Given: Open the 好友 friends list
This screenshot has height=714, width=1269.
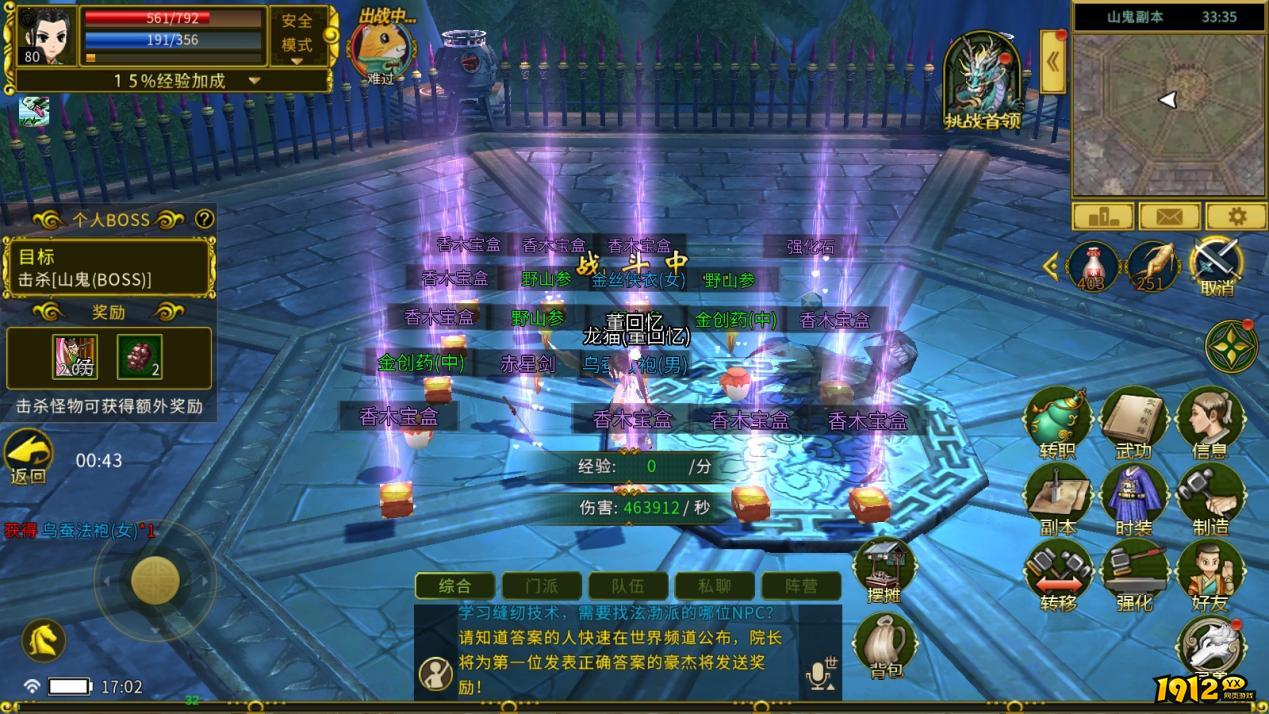Looking at the screenshot, I should tap(1209, 574).
